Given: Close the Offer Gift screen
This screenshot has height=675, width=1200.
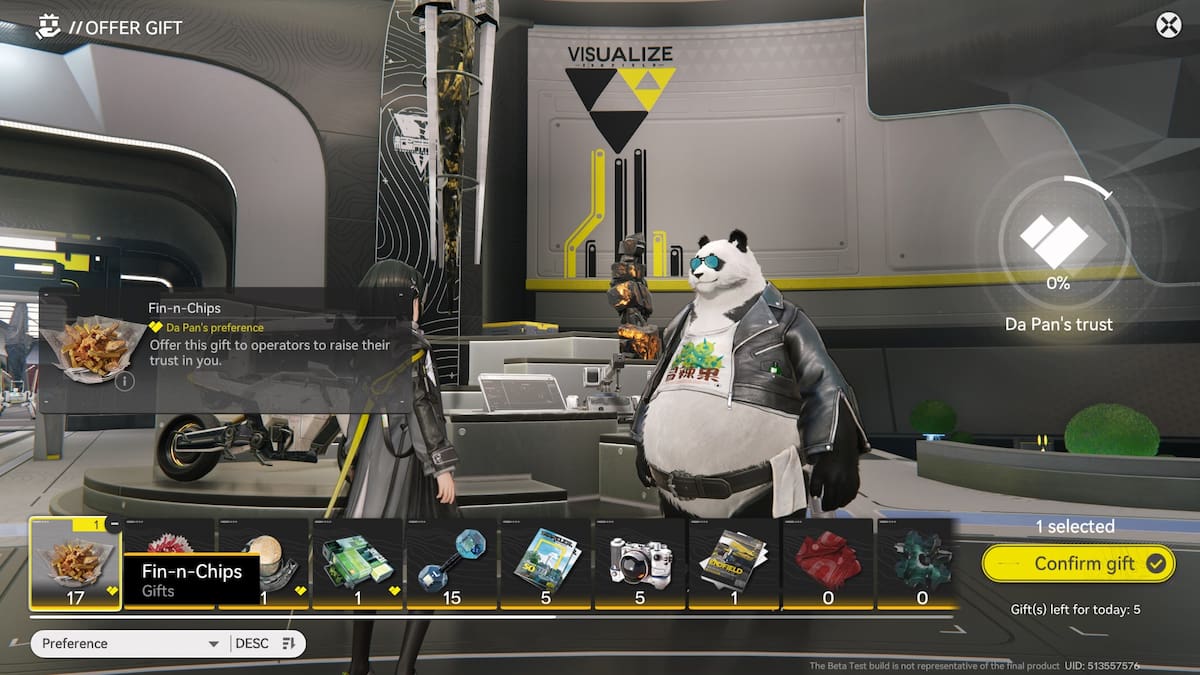Looking at the screenshot, I should click(1168, 25).
